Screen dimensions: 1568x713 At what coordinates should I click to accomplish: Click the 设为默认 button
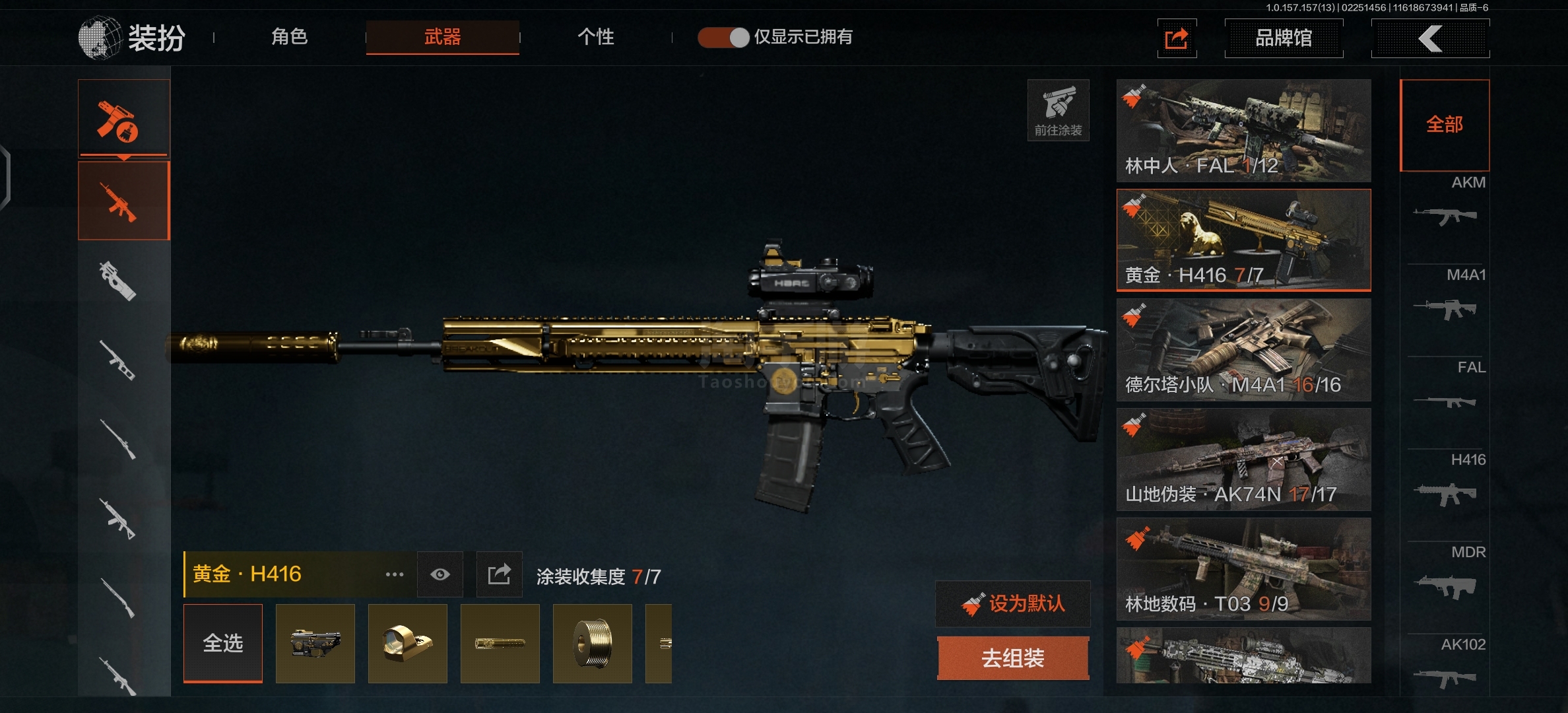click(x=1013, y=603)
